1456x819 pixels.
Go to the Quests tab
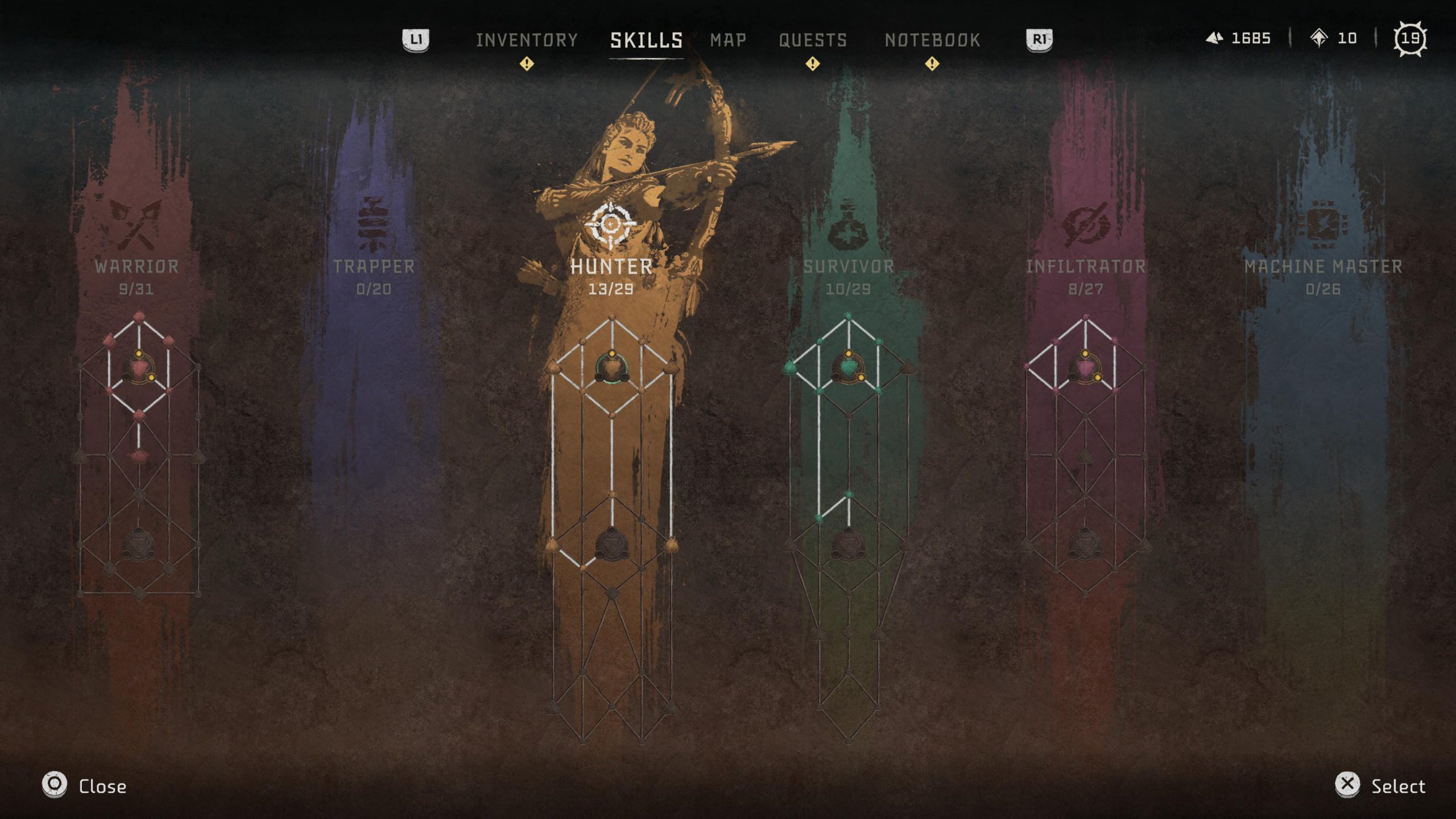(x=813, y=40)
